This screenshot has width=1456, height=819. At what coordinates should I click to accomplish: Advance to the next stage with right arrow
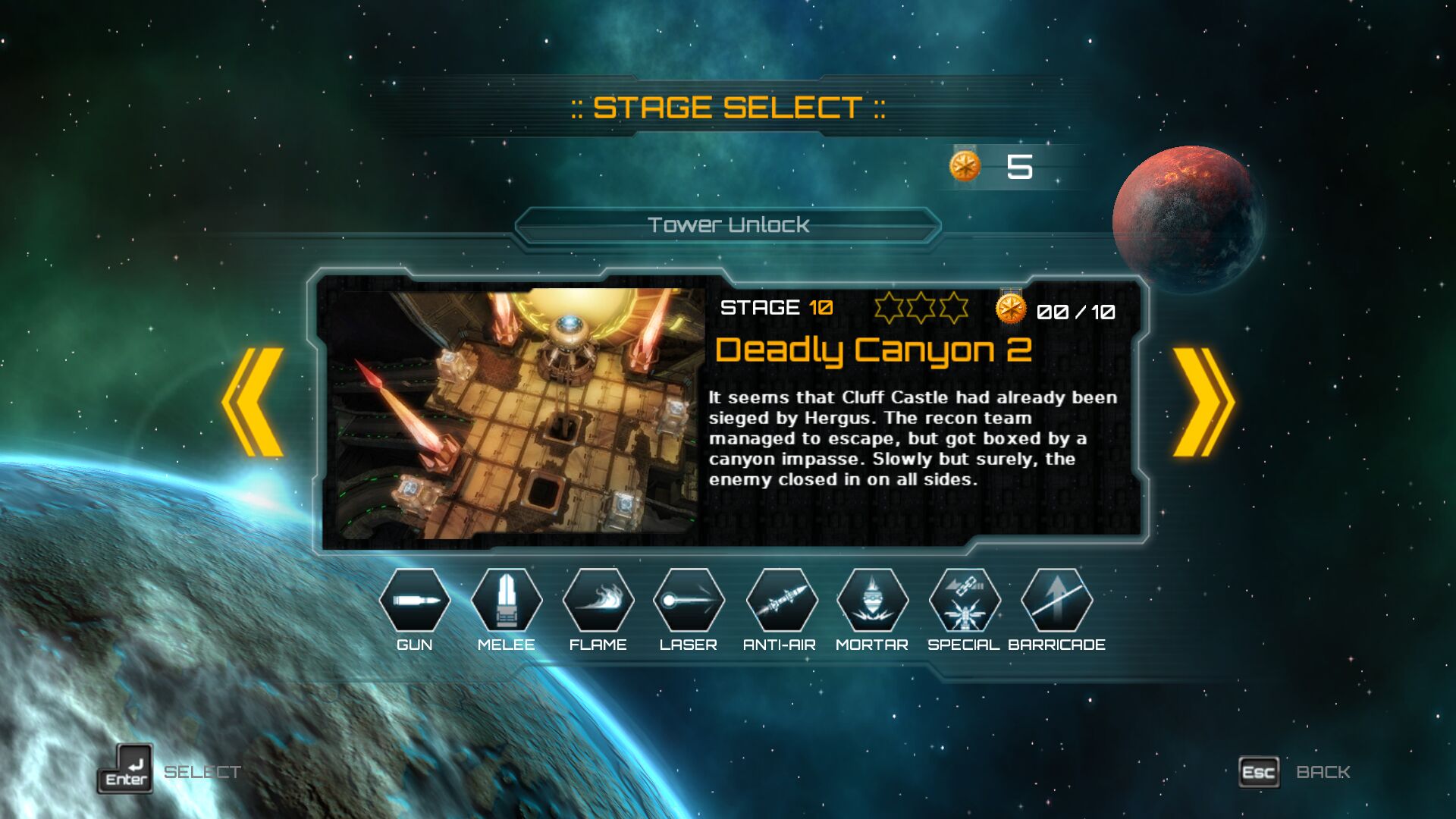pos(1203,402)
